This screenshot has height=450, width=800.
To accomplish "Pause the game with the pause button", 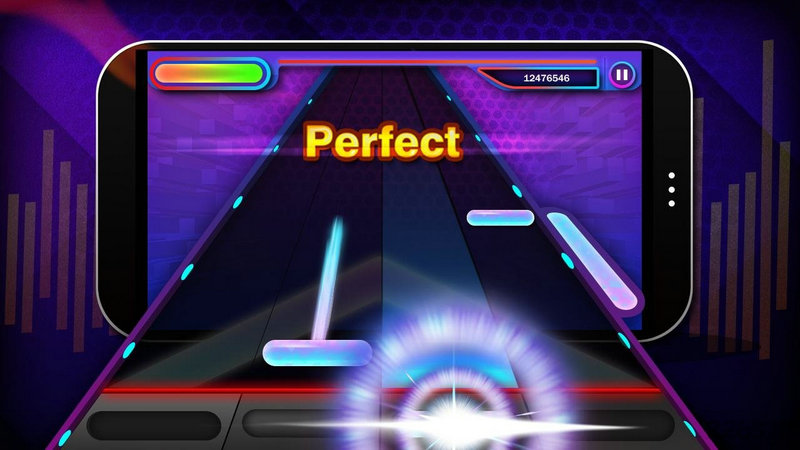I will coord(622,73).
